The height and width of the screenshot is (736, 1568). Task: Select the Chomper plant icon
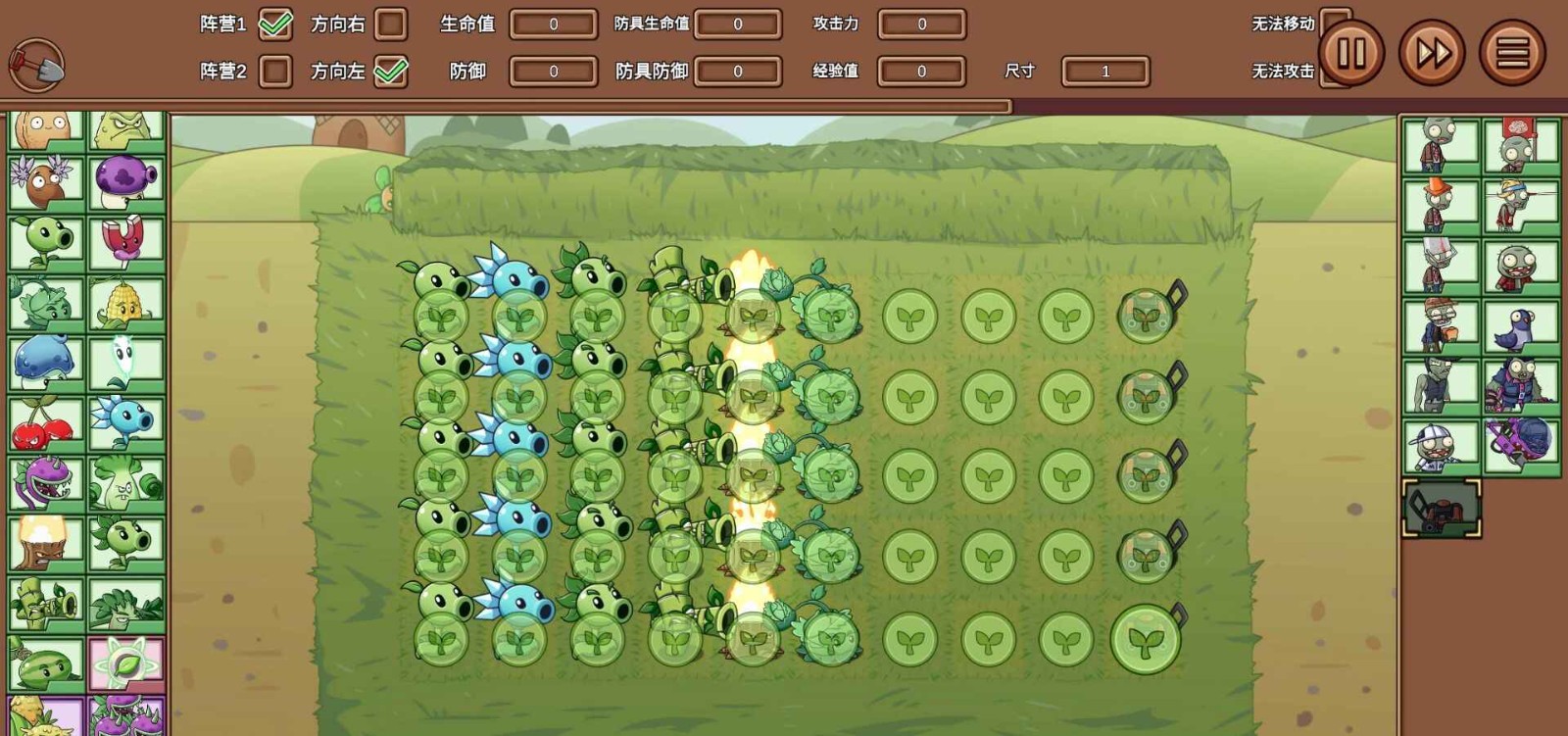(46, 480)
